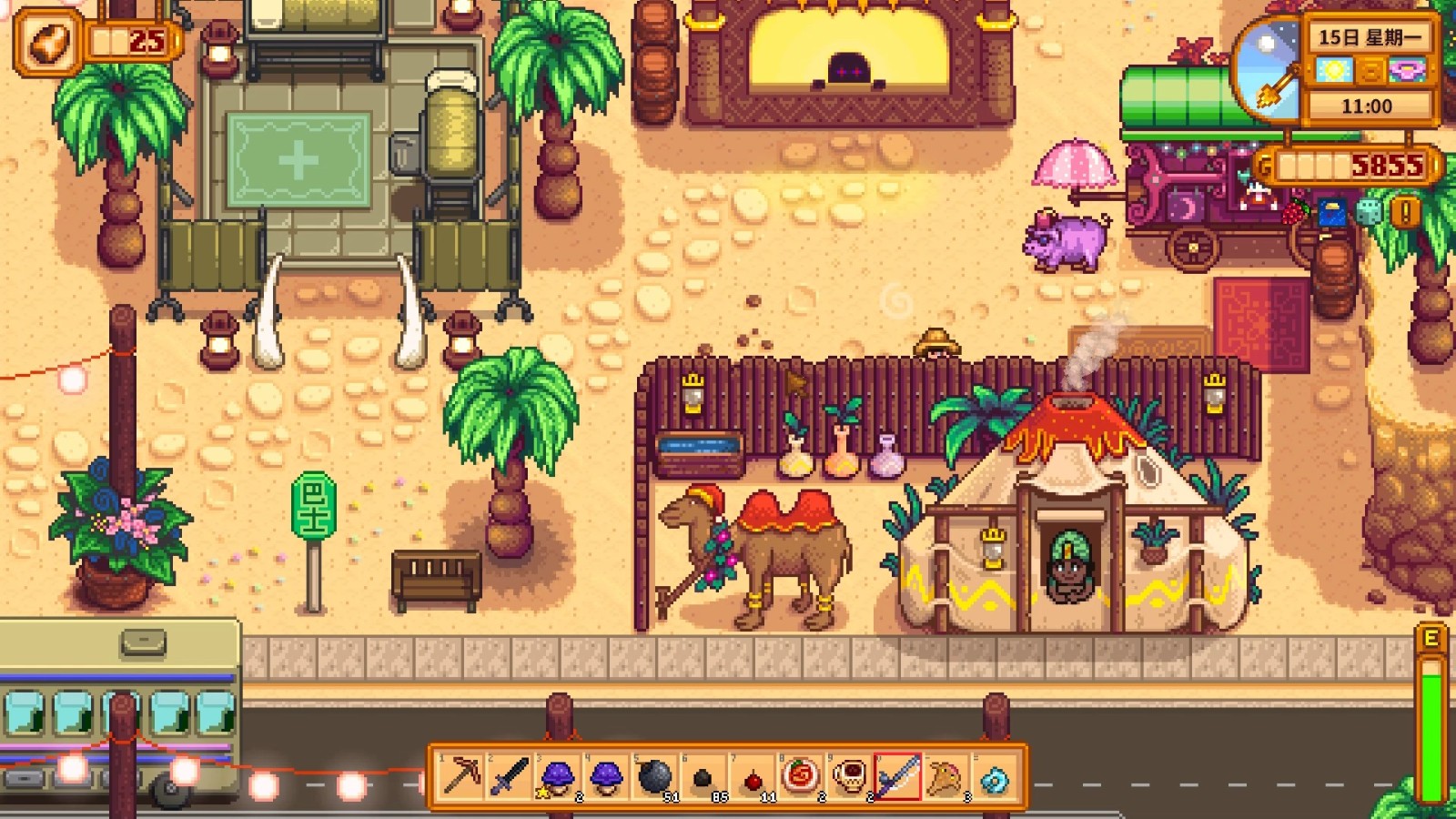1456x819 pixels.
Task: Select the coal stack of 85
Action: tap(703, 777)
